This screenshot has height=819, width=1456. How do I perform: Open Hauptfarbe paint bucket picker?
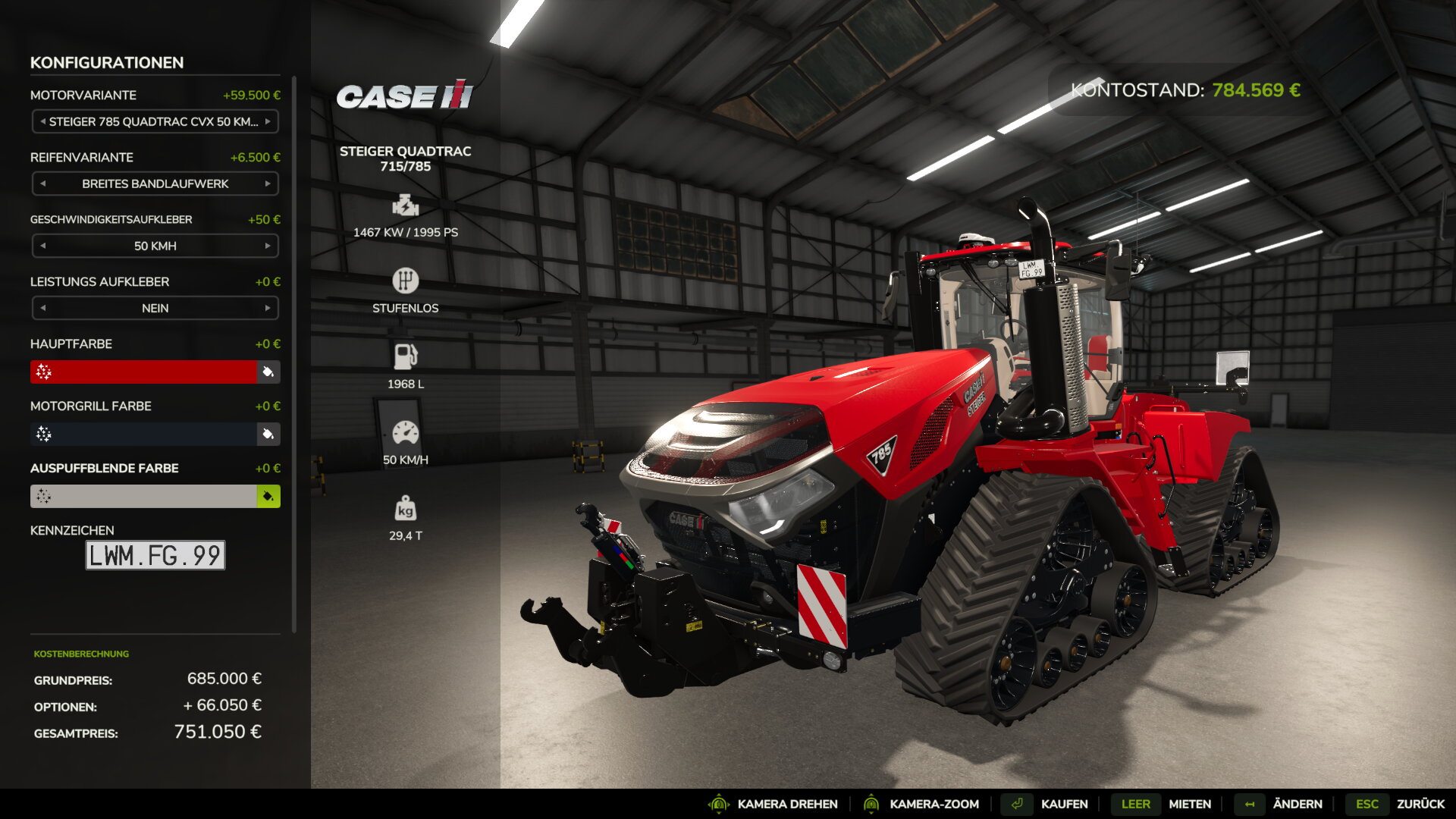268,372
